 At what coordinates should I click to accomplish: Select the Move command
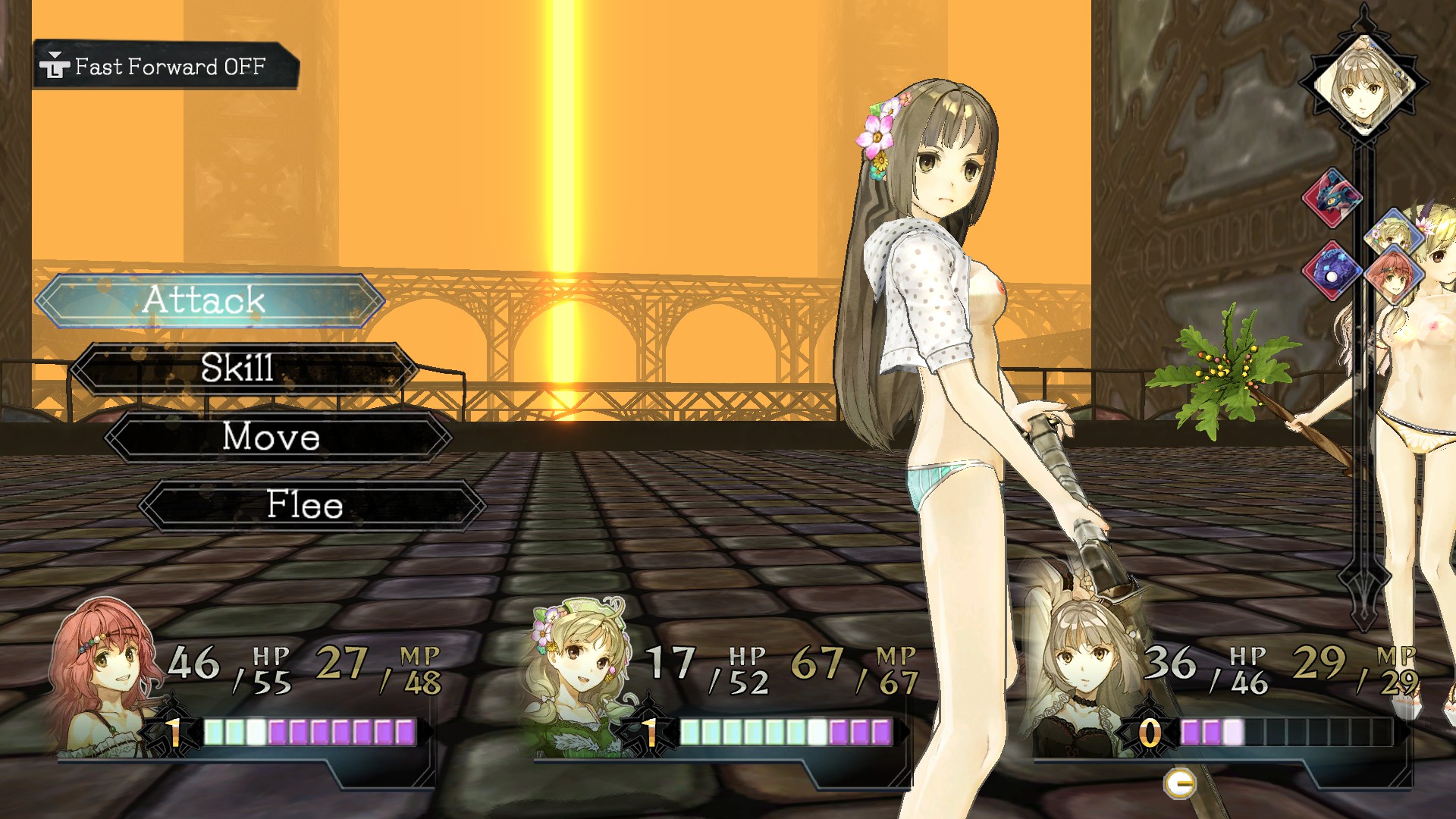(x=273, y=438)
